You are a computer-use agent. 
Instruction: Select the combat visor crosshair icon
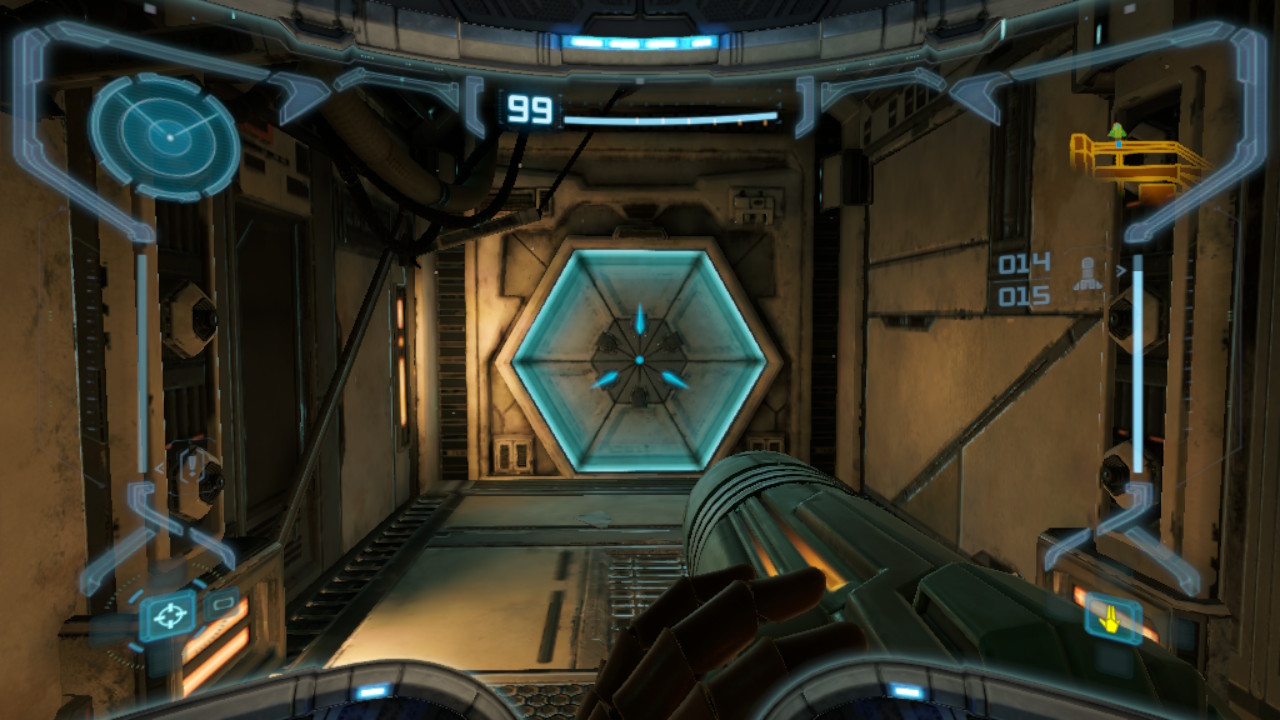pos(168,614)
